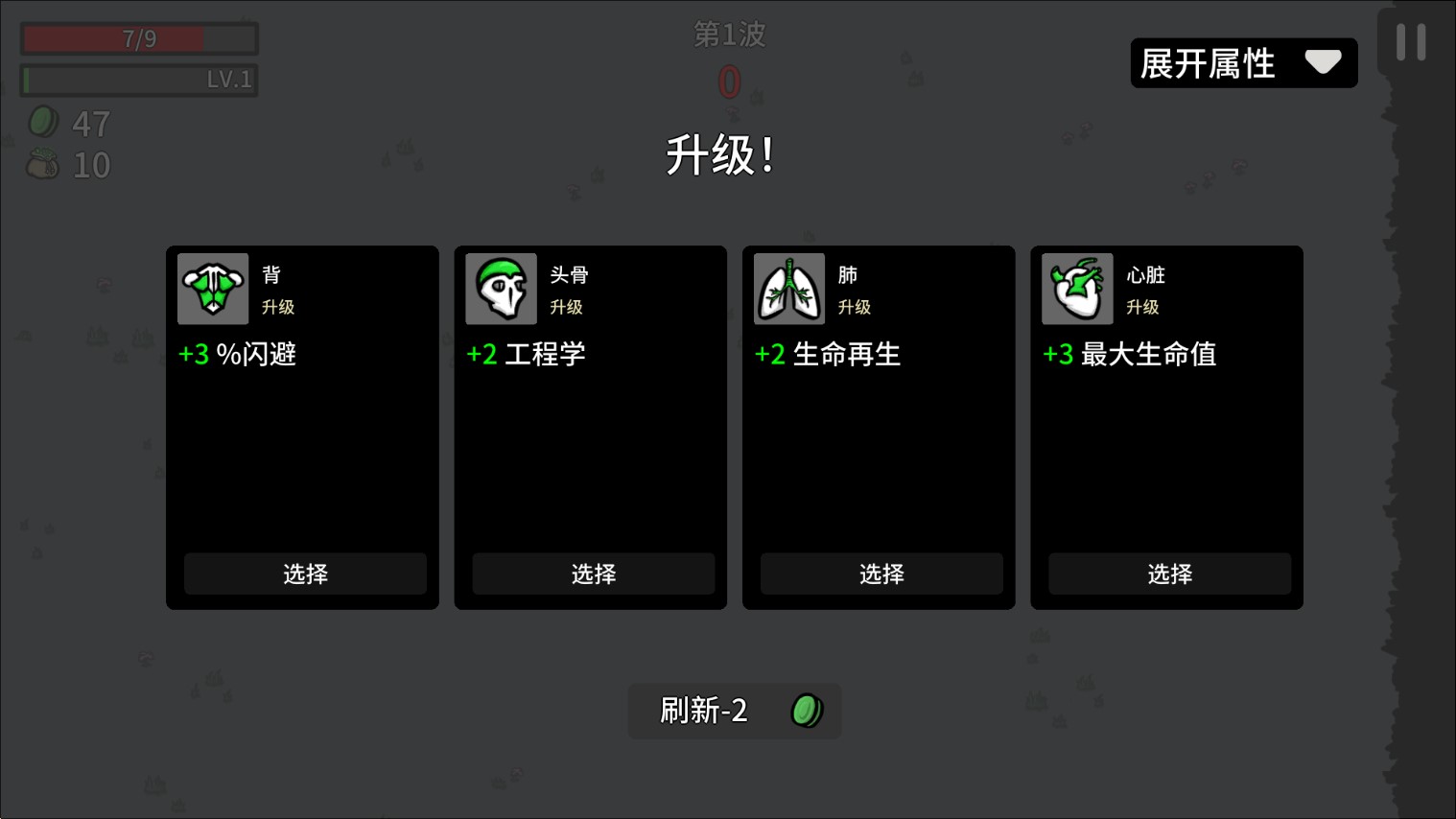Click the coin icon inside the 刷新 button
The image size is (1456, 819).
pyautogui.click(x=807, y=712)
